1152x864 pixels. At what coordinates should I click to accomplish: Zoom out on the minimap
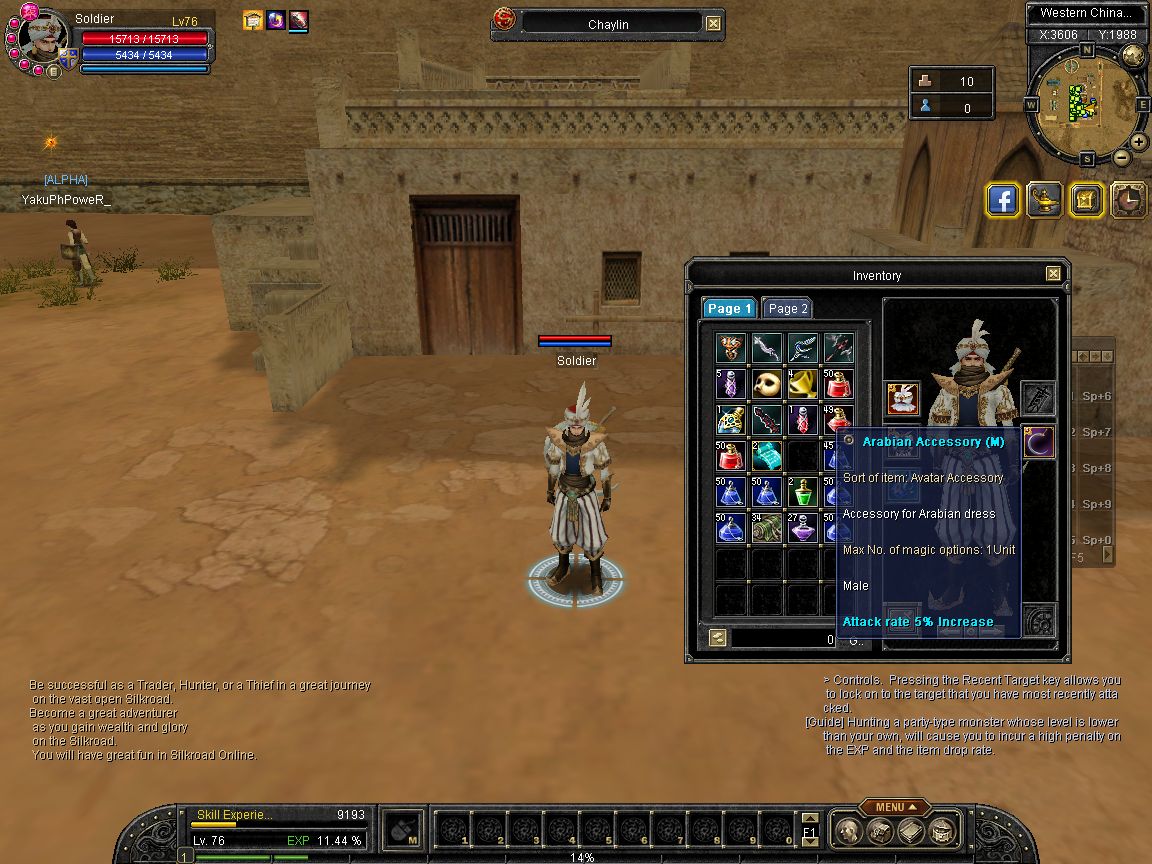click(1122, 157)
